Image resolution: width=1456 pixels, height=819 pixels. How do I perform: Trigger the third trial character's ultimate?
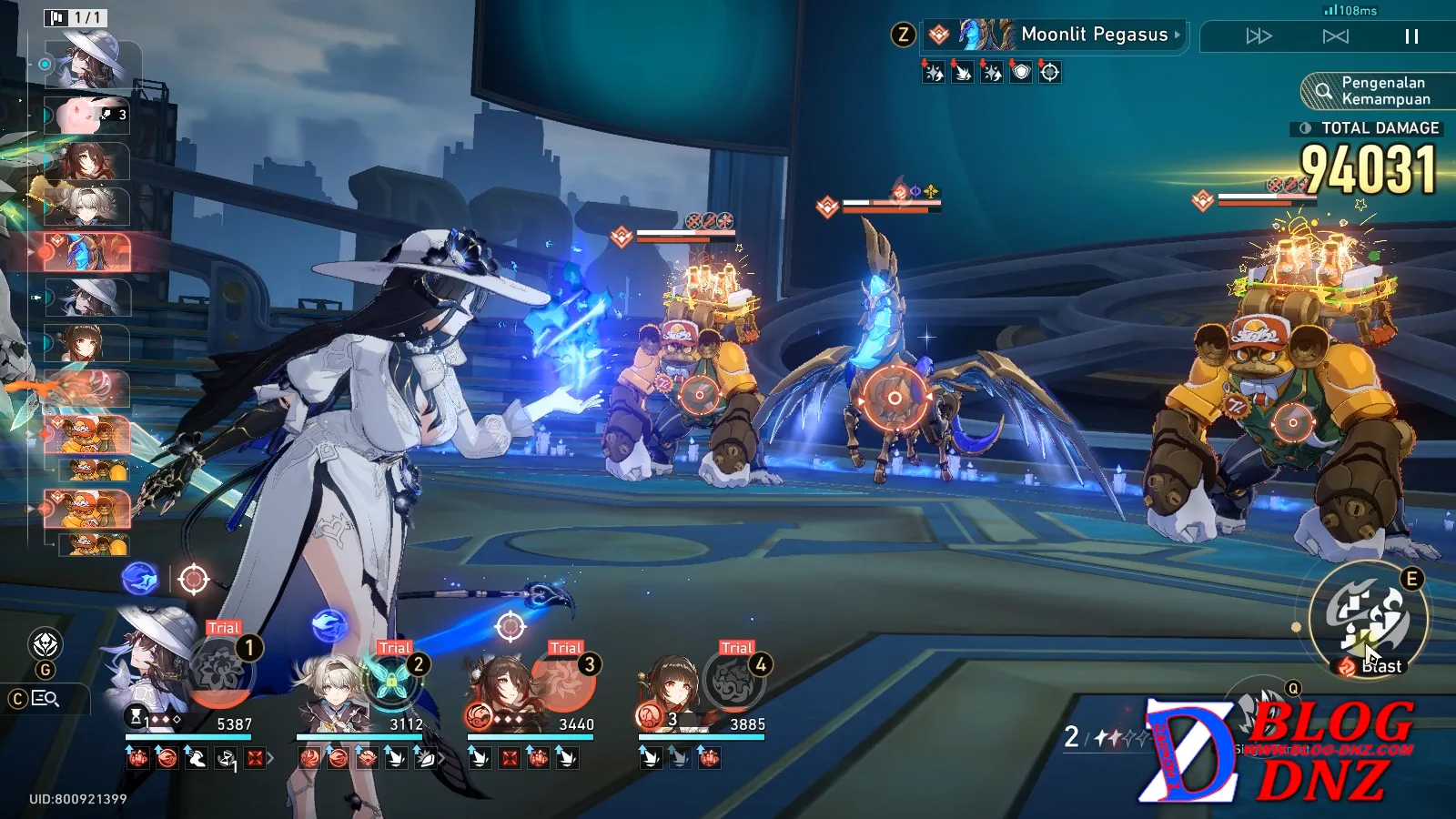coord(562,682)
